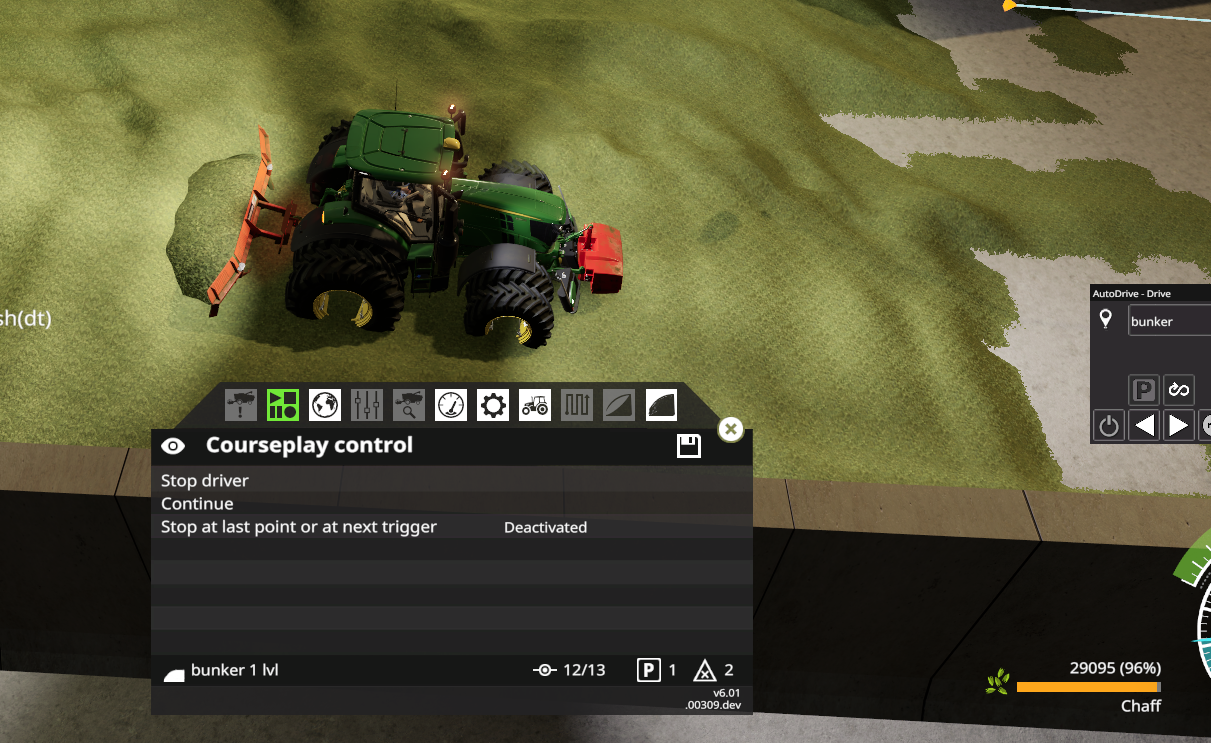Viewport: 1211px width, 743px height.
Task: Click the AutoDrive destination field showing bunker
Action: tap(1168, 321)
